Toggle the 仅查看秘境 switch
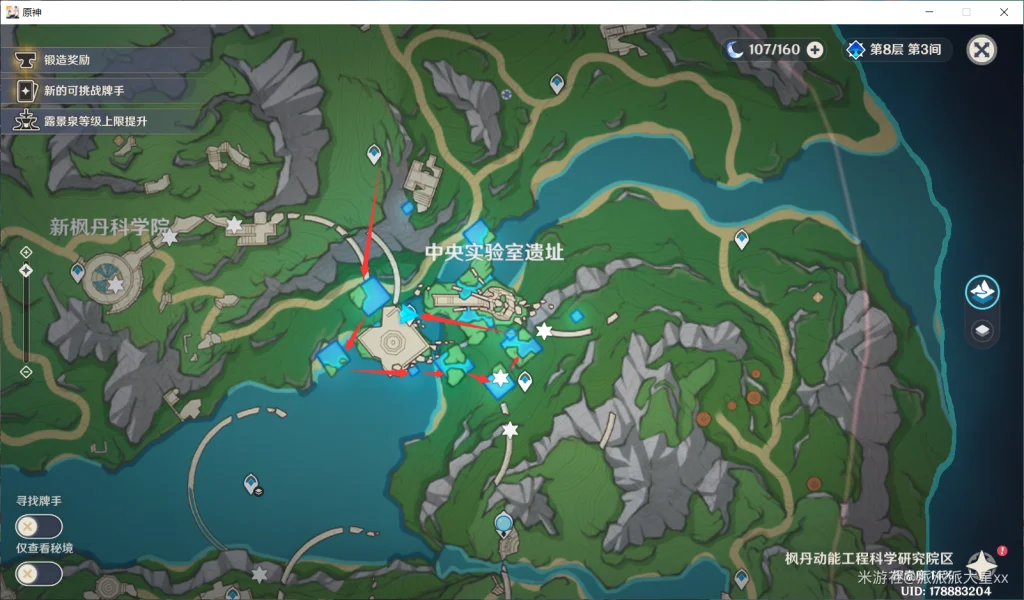Viewport: 1024px width, 600px height. [x=39, y=574]
